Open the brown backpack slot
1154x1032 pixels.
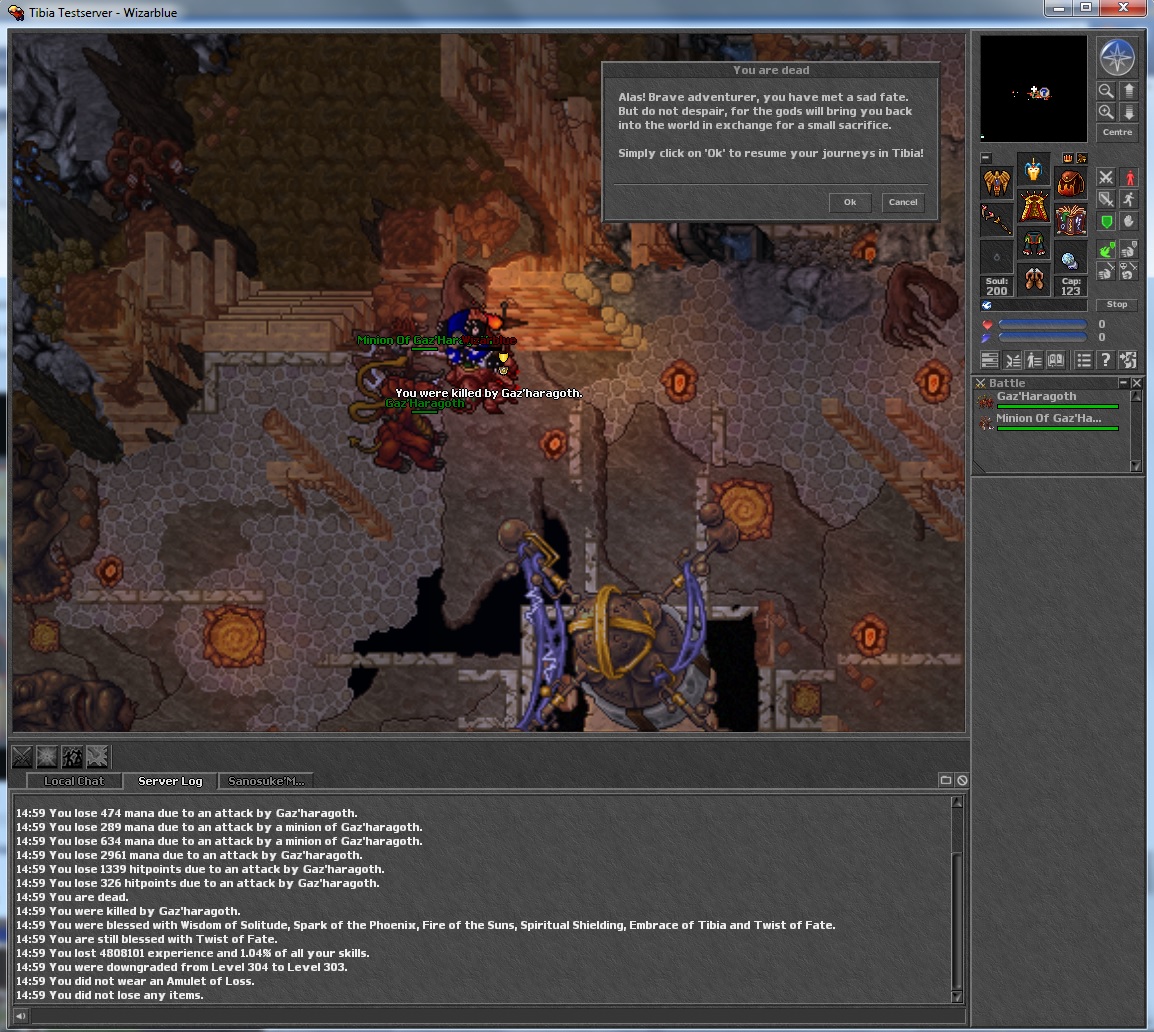(1070, 181)
